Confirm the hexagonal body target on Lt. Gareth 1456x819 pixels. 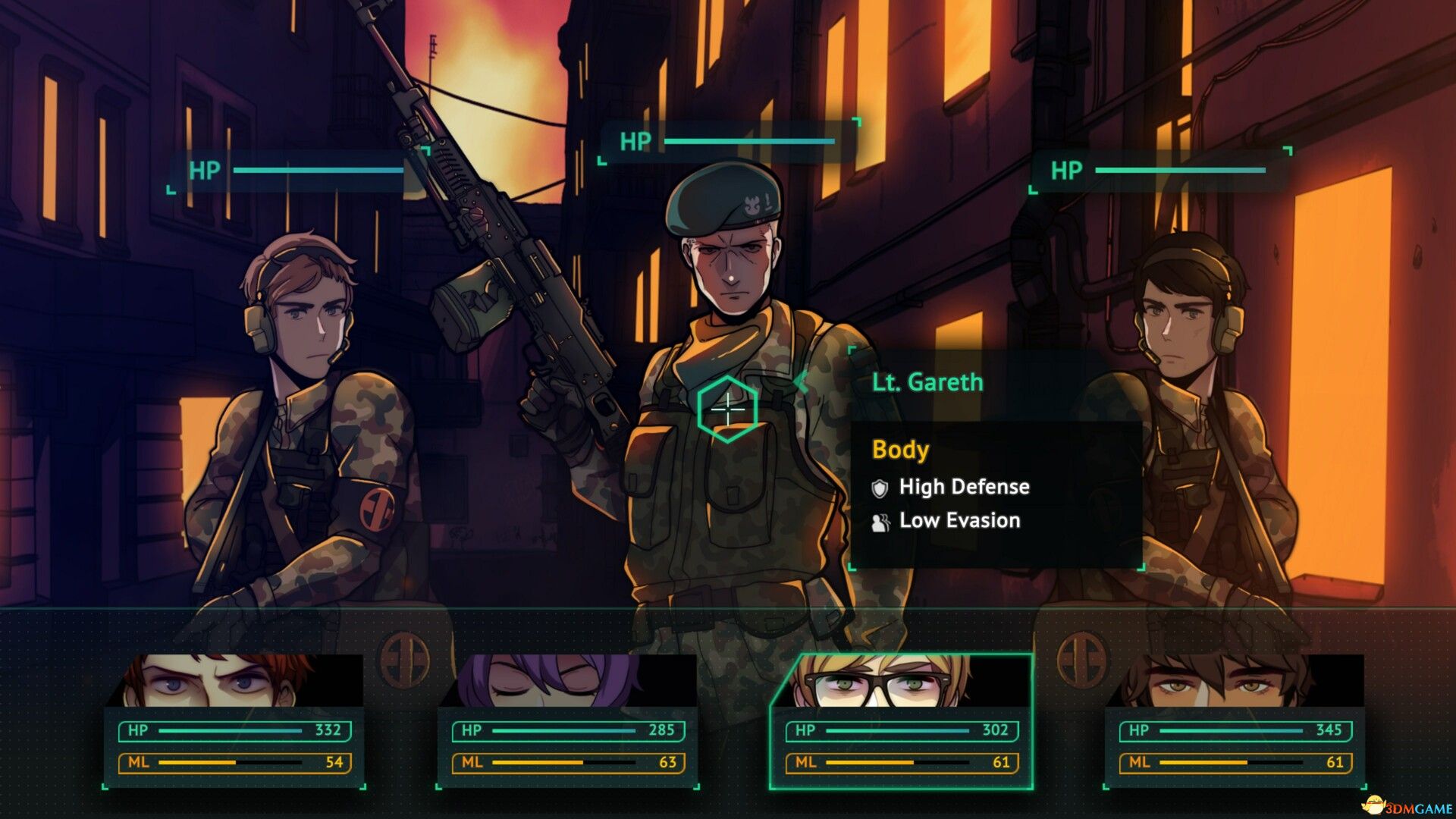[727, 409]
